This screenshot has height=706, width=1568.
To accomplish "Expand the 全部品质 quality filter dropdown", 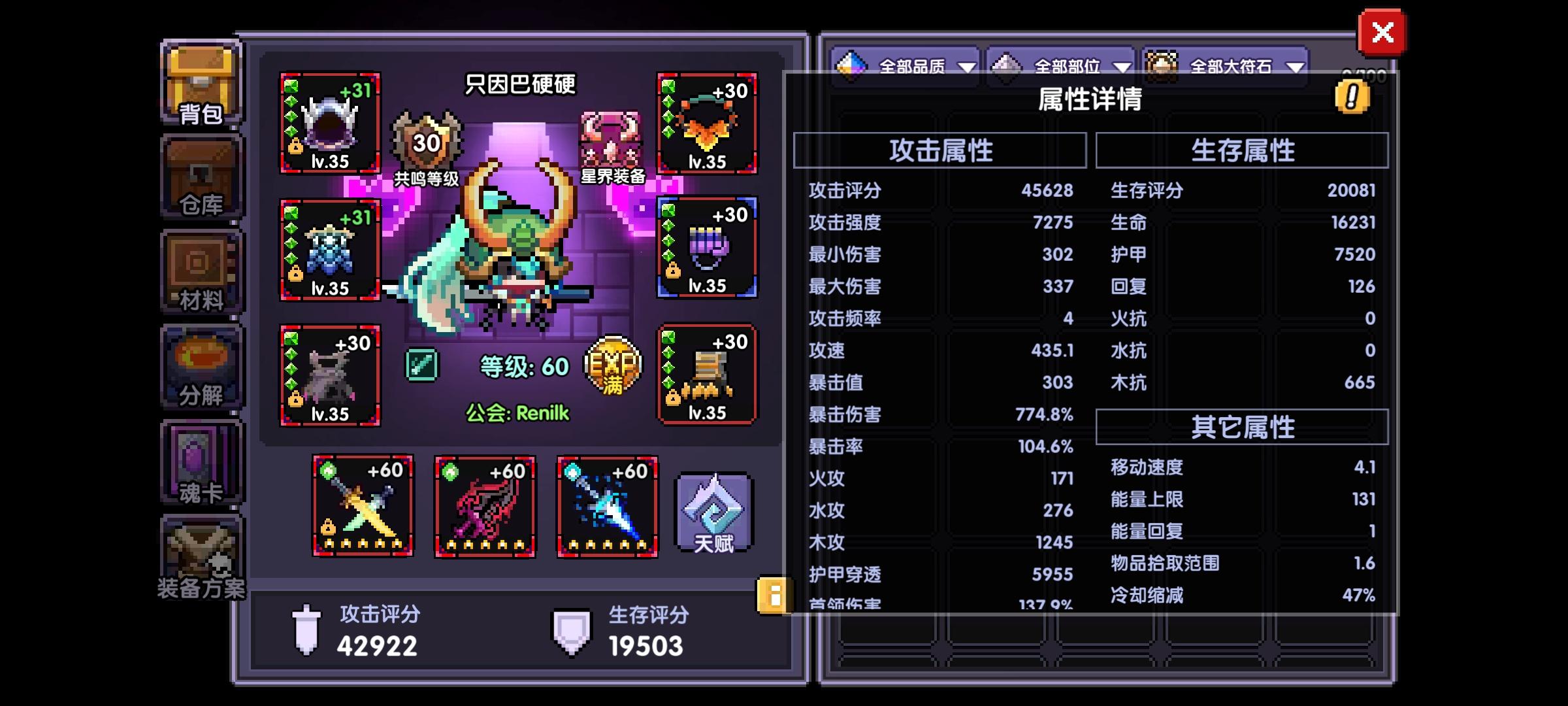I will [x=907, y=65].
